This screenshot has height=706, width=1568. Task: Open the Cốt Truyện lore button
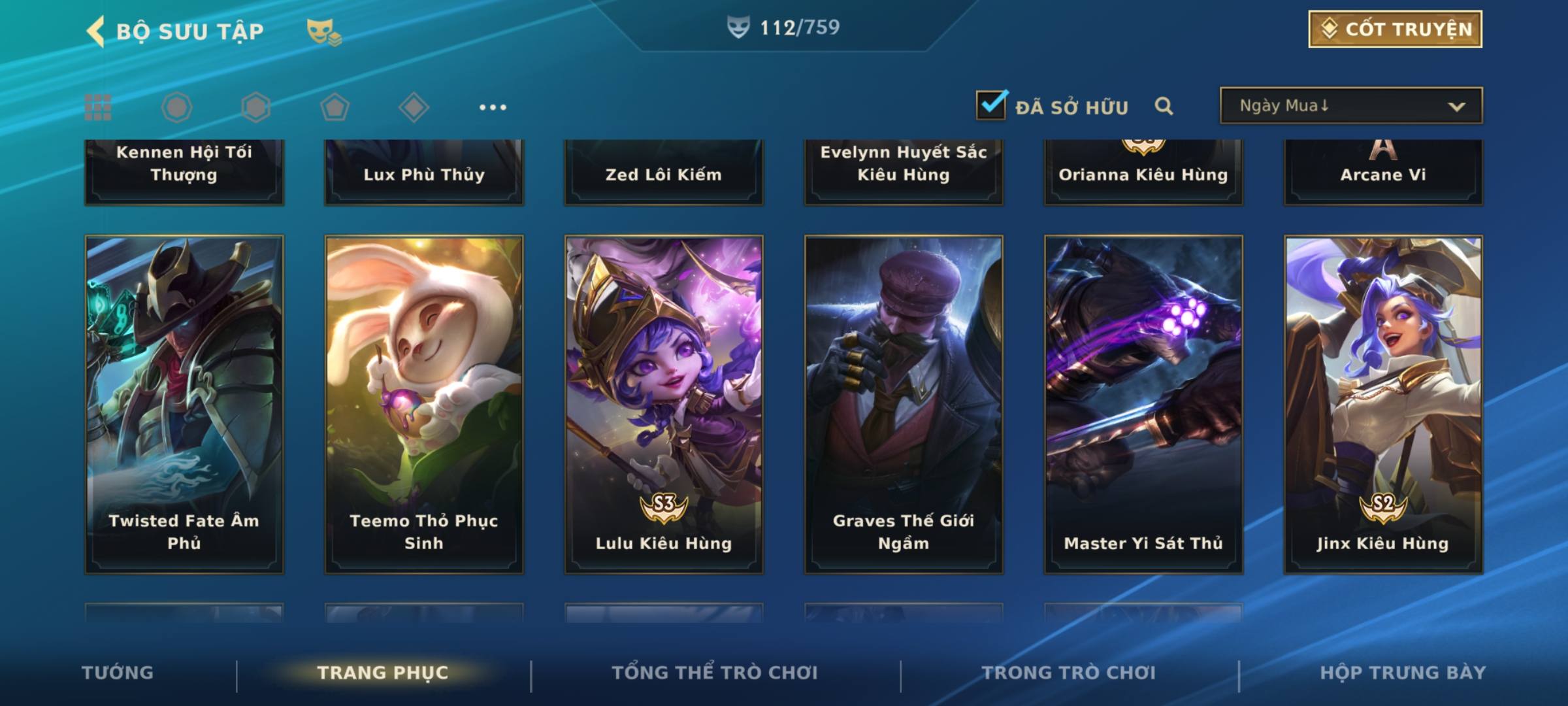1394,29
